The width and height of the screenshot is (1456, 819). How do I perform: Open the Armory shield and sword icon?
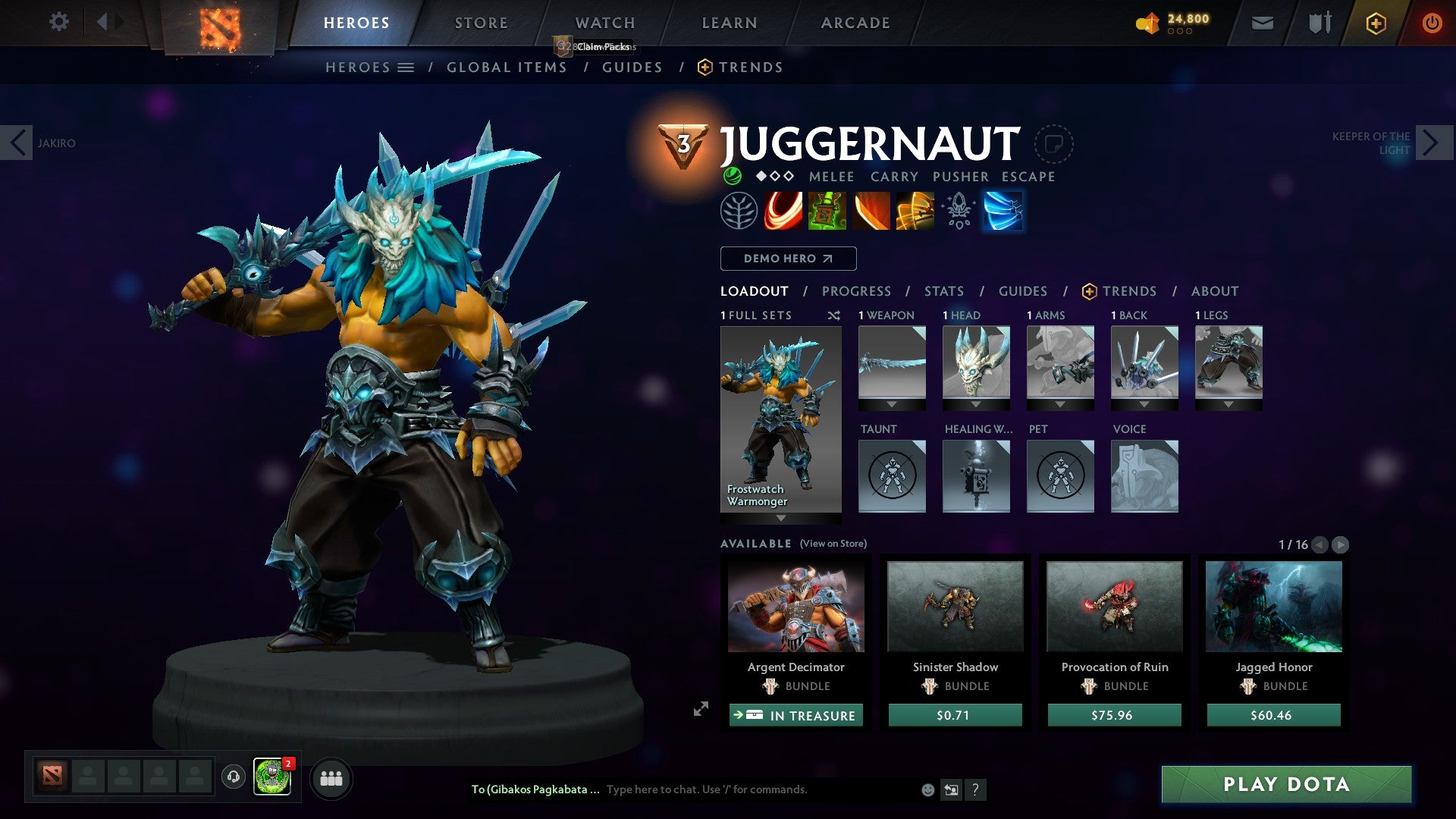[1319, 24]
